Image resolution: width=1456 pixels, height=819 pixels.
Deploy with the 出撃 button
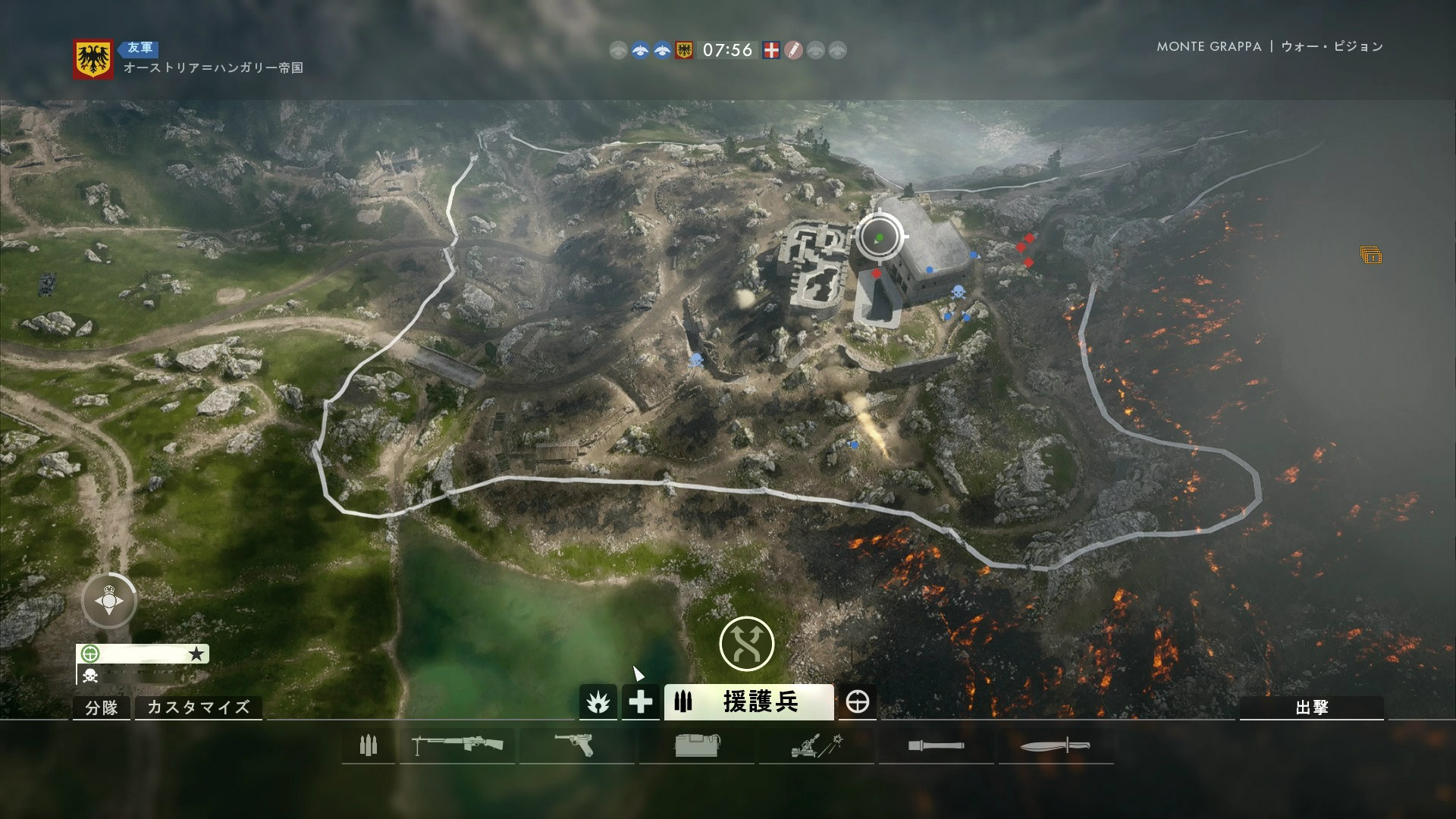tap(1311, 708)
